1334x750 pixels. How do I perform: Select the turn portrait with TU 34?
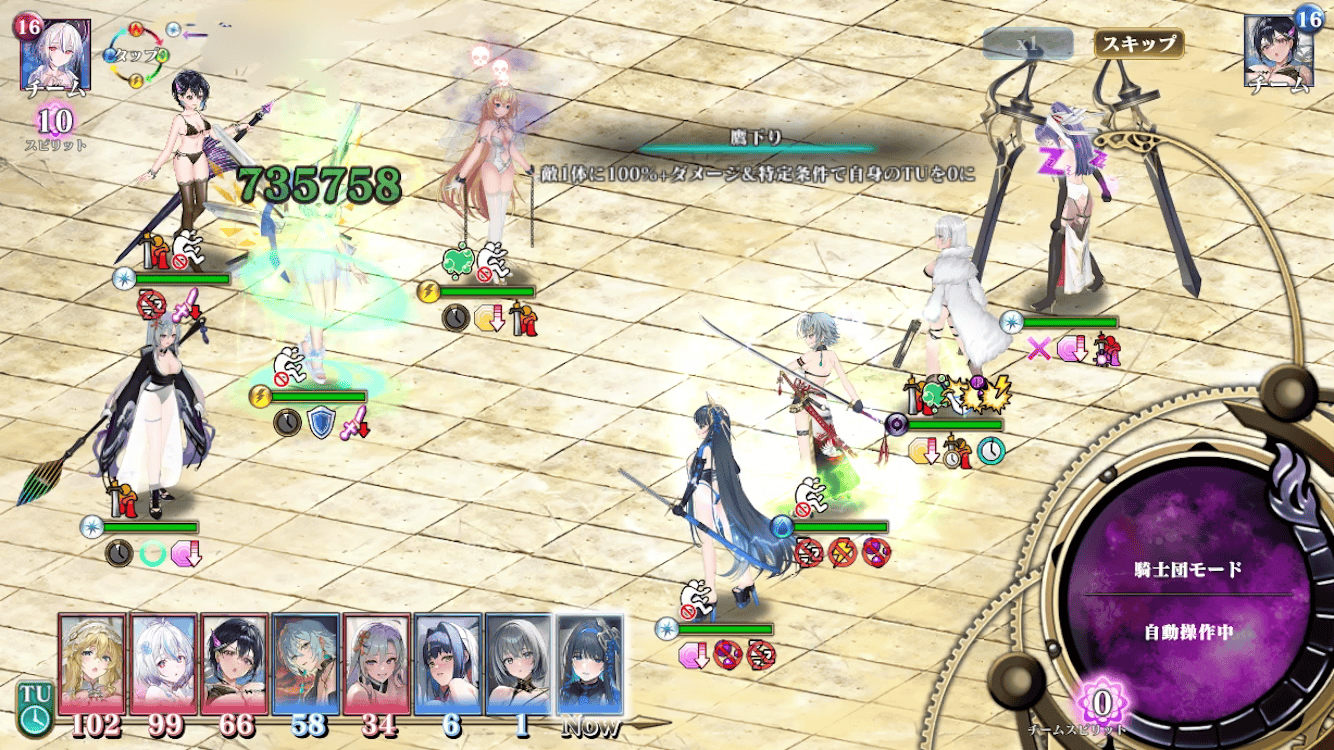377,664
